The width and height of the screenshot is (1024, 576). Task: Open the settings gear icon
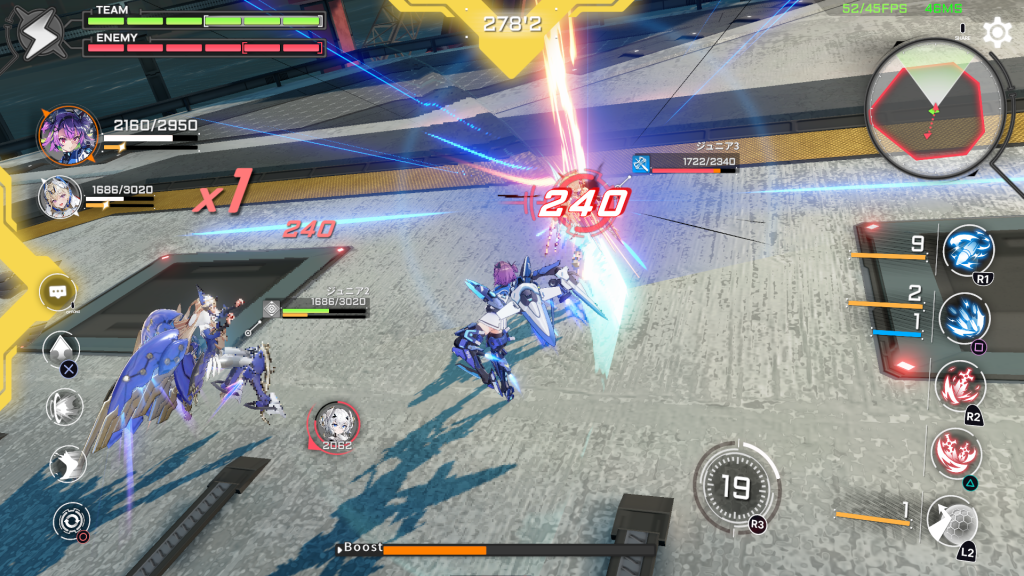(x=997, y=32)
